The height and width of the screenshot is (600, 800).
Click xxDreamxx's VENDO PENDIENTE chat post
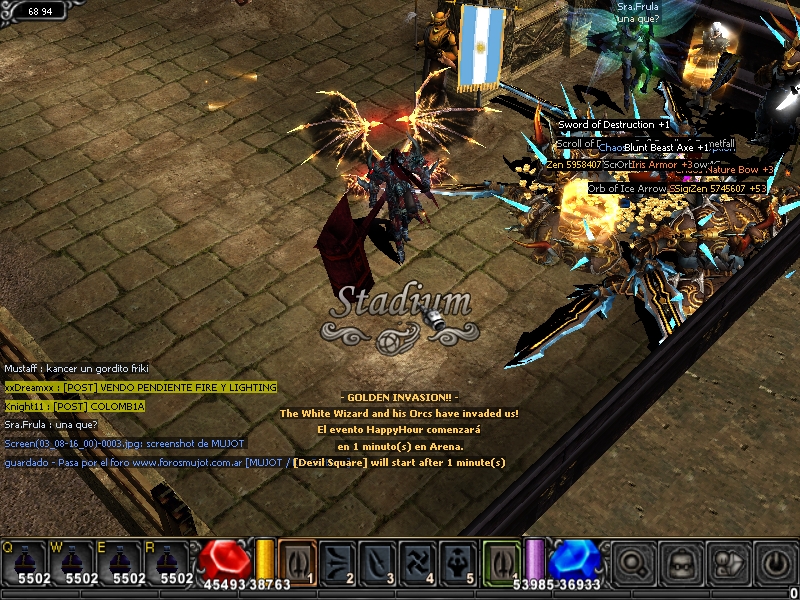tap(141, 387)
